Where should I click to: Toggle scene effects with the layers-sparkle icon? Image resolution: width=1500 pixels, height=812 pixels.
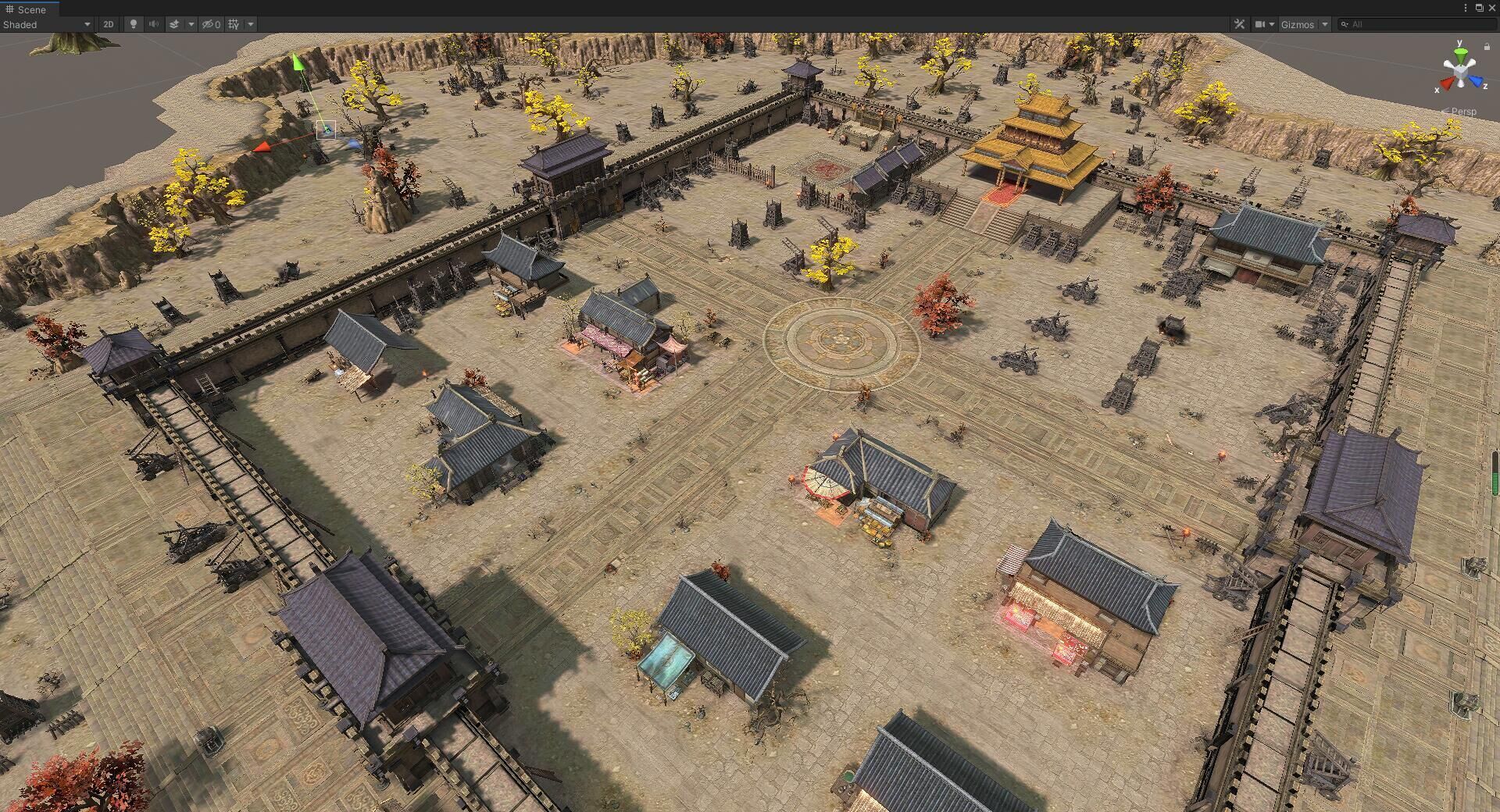point(175,24)
